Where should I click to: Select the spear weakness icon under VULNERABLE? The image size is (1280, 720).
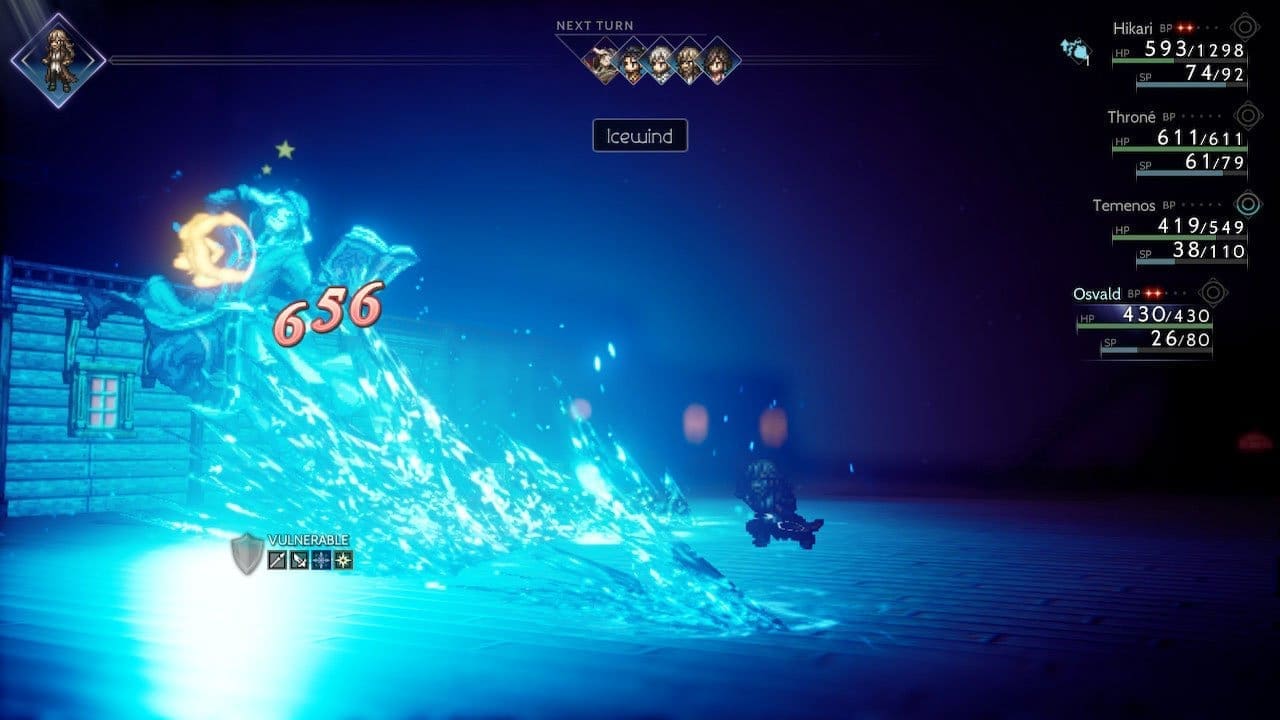click(277, 560)
